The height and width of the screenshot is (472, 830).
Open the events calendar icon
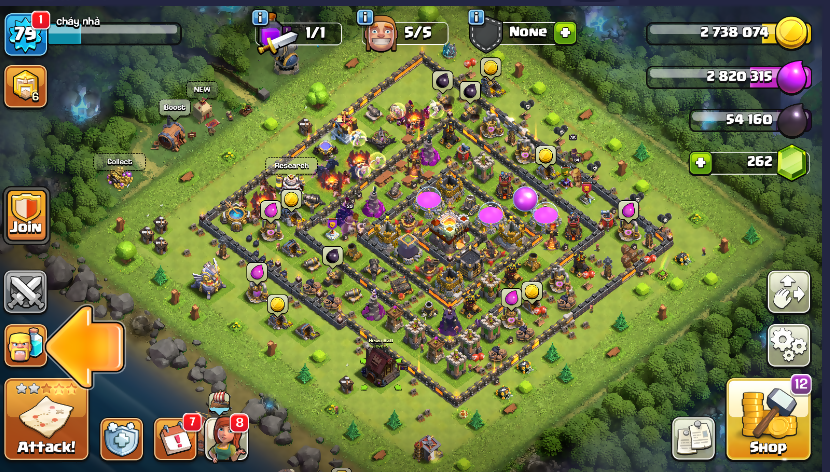[175, 439]
